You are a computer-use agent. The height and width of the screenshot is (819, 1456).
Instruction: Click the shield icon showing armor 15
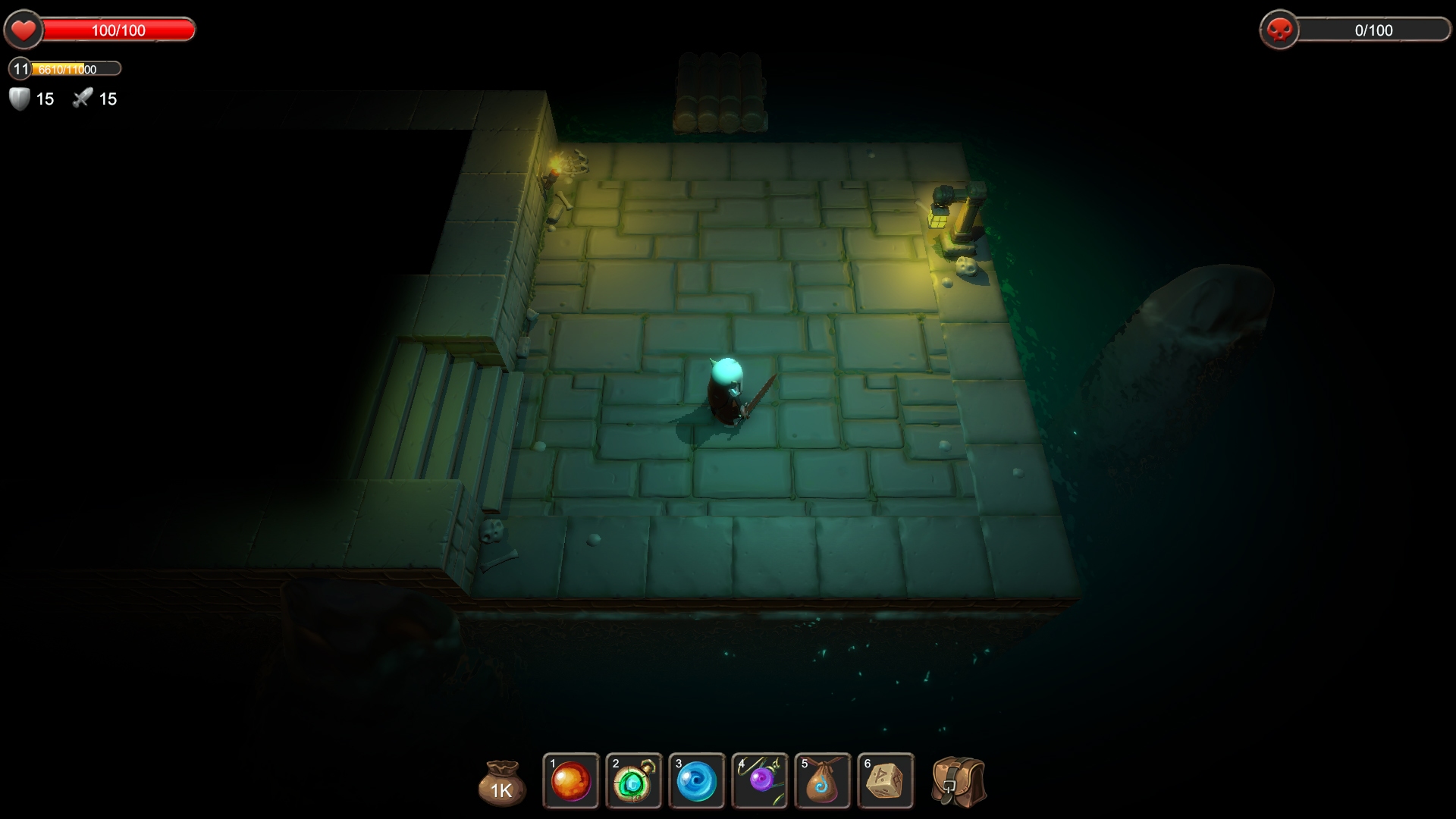point(17,99)
